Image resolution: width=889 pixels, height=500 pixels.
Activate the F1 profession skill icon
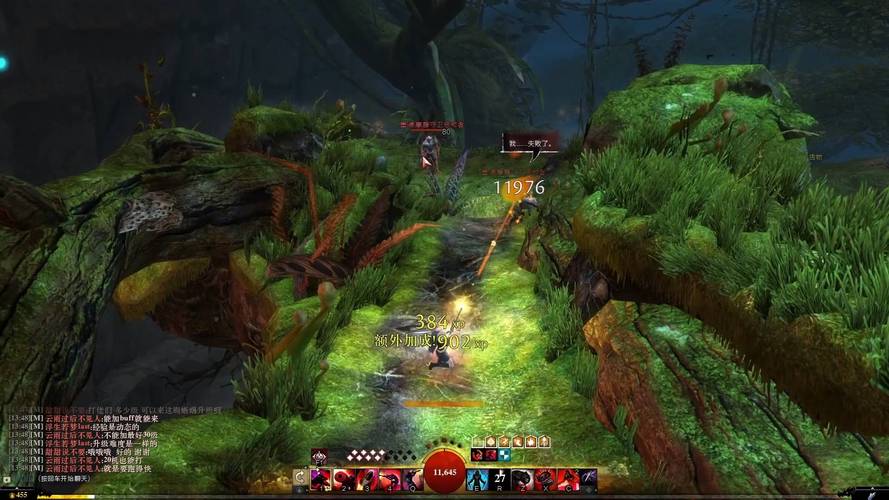click(x=319, y=455)
